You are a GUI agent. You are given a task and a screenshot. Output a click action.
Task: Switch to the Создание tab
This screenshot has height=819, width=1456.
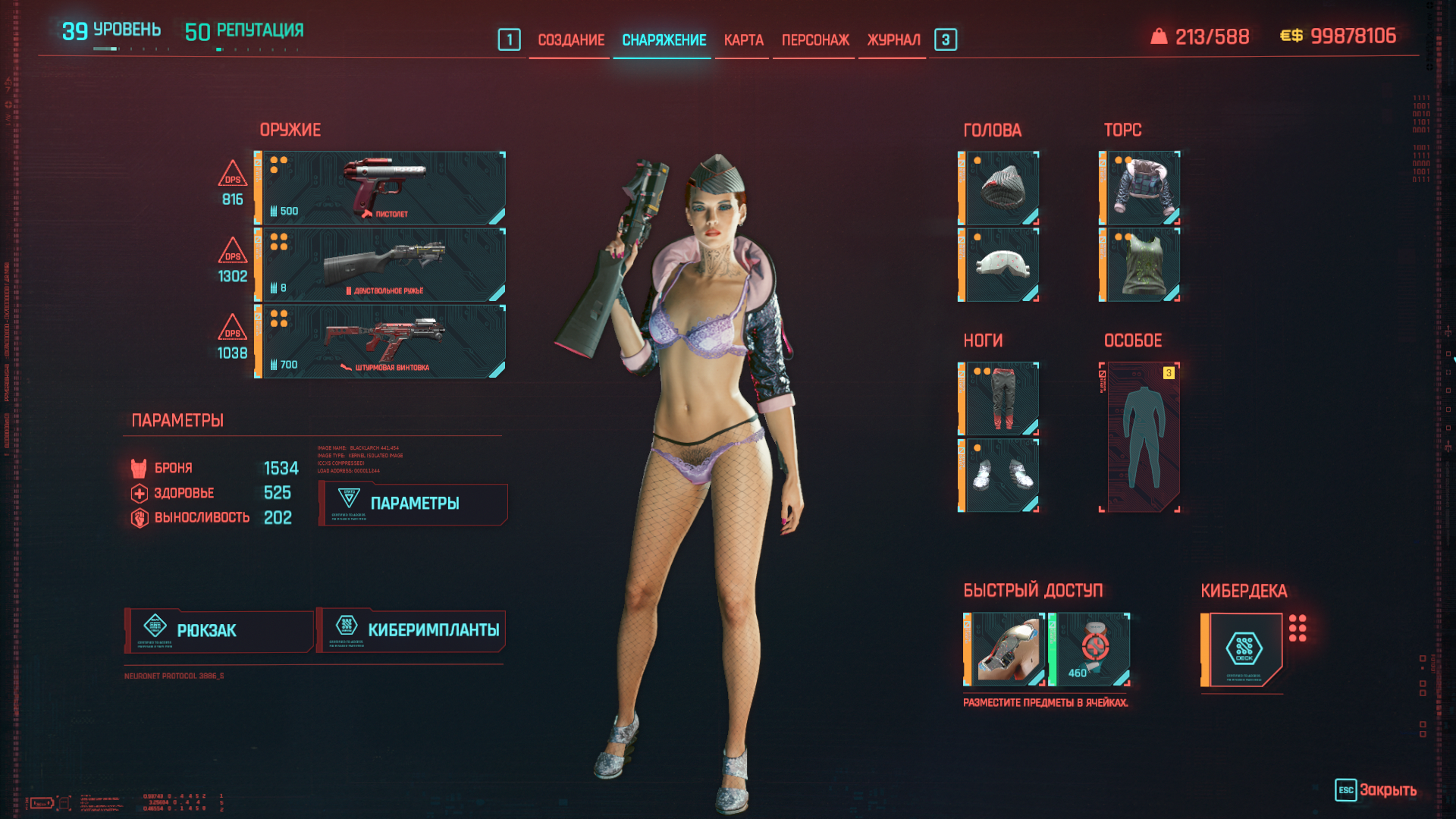point(570,40)
